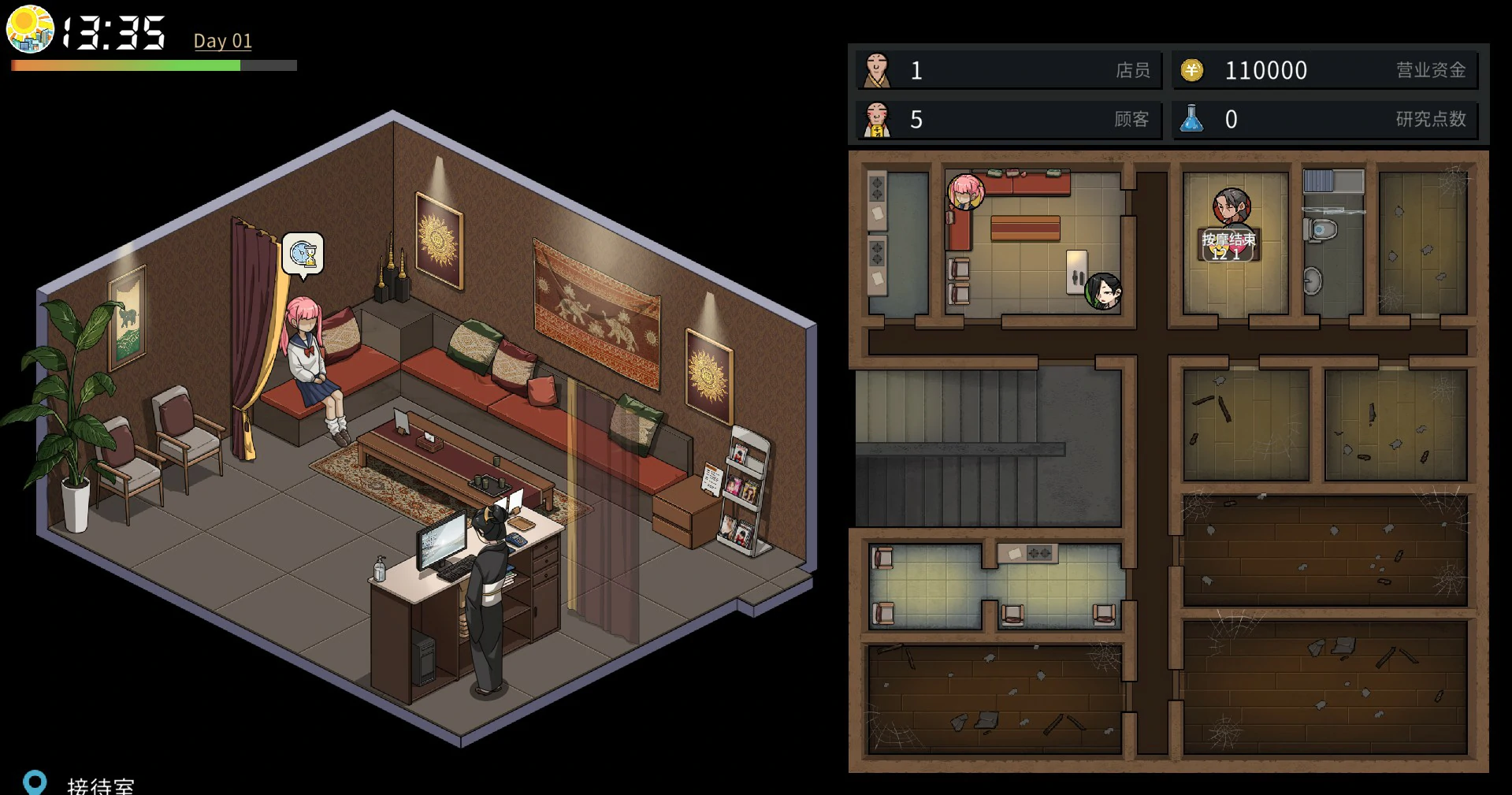Click the 接待室 location pin icon
The width and height of the screenshot is (1512, 795).
35,782
